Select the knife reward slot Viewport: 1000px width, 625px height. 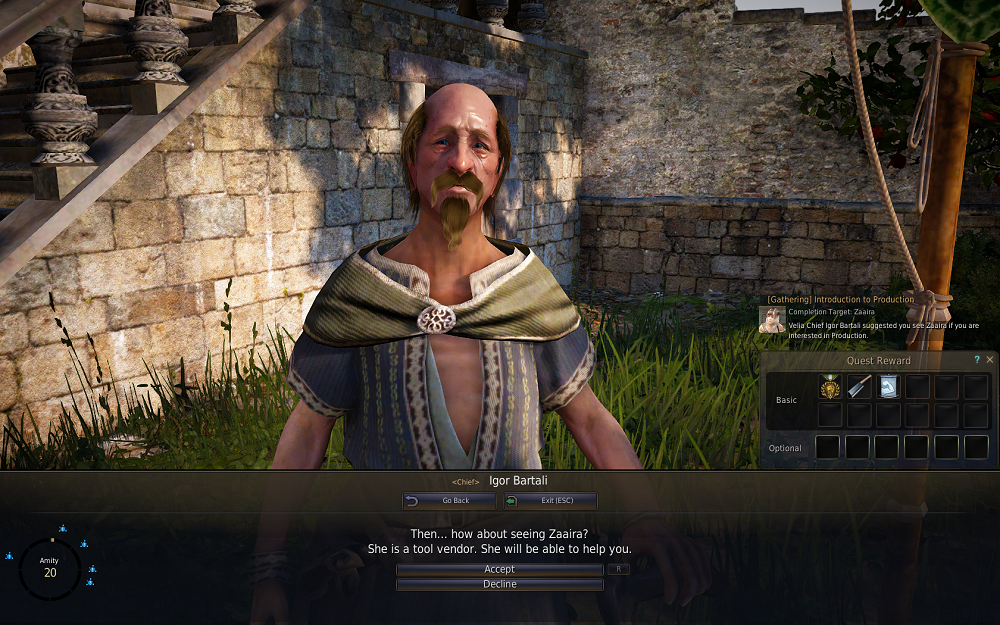click(x=858, y=387)
